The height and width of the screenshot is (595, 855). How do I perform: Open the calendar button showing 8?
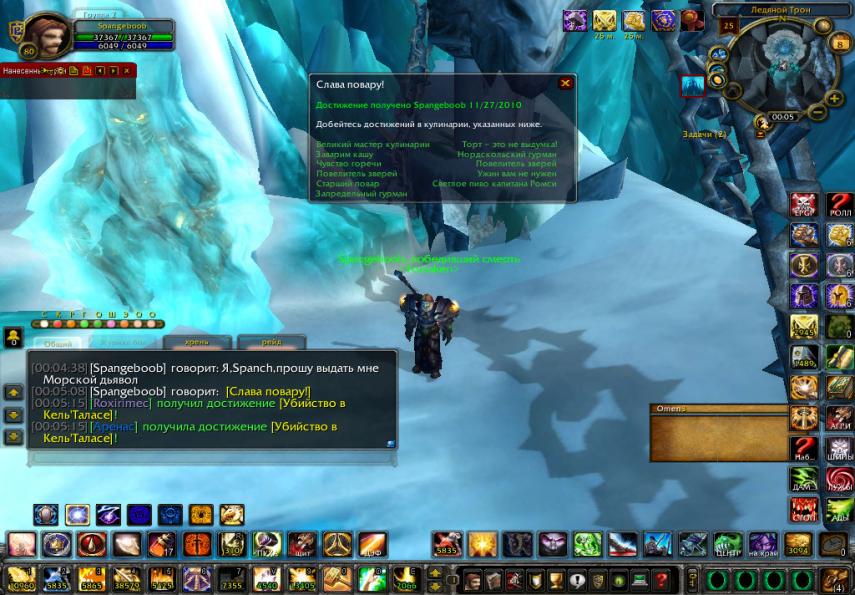click(x=840, y=43)
